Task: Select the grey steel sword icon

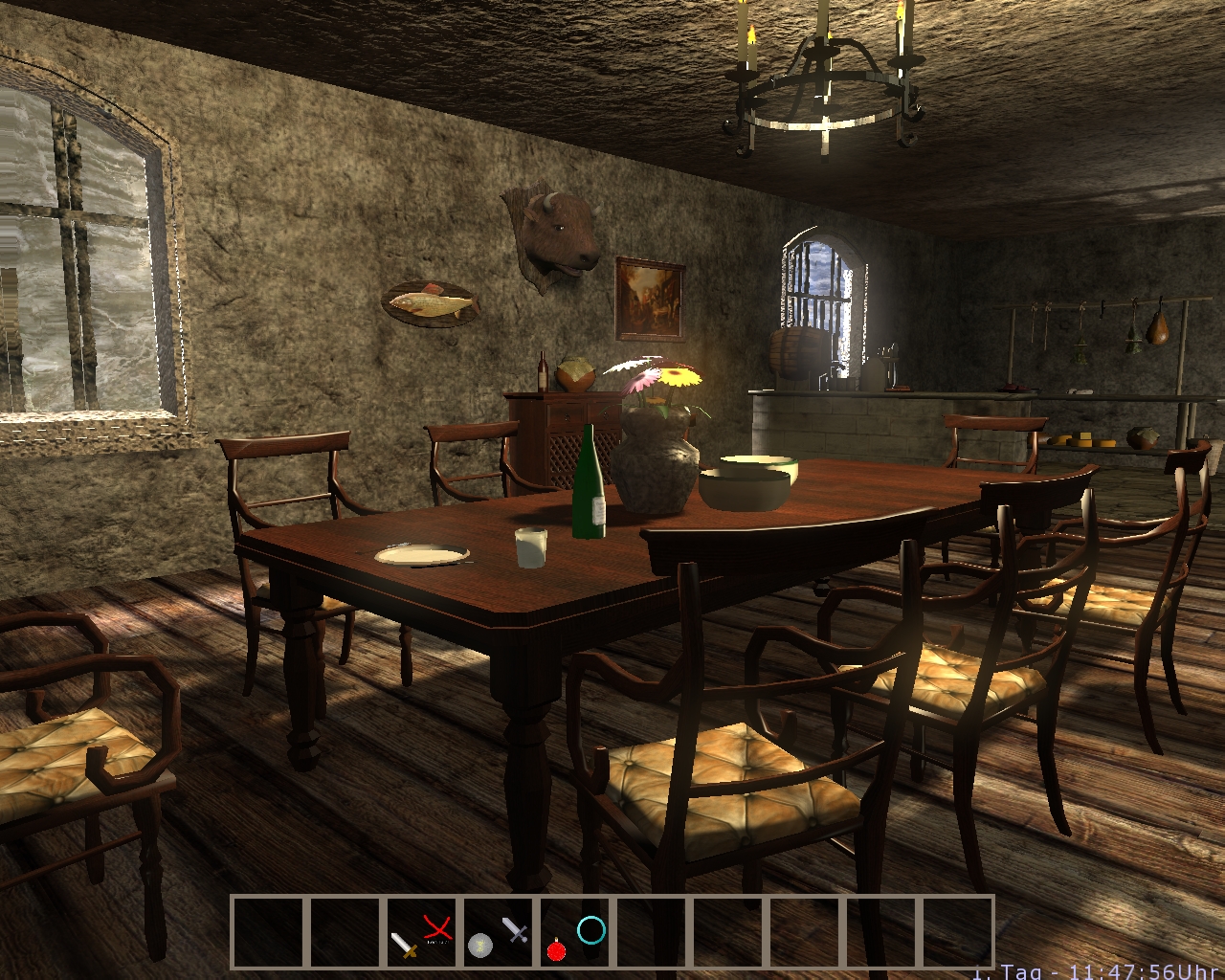Action: 515,928
